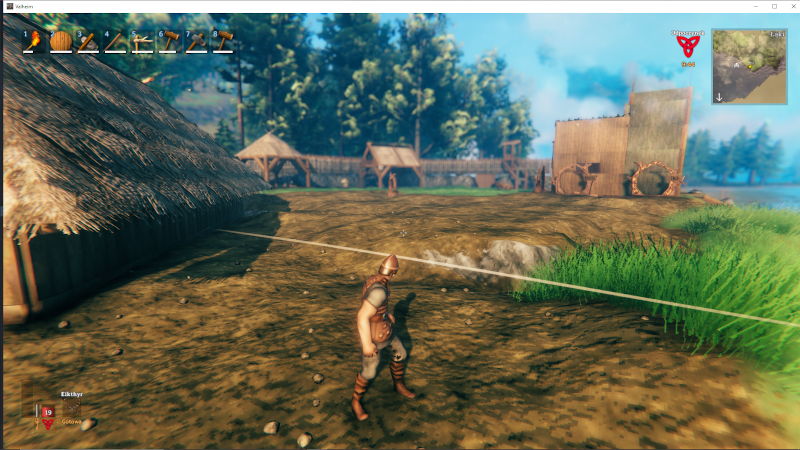This screenshot has height=450, width=800.
Task: Choose the wooden stick in hotbar slot 4
Action: pos(116,41)
